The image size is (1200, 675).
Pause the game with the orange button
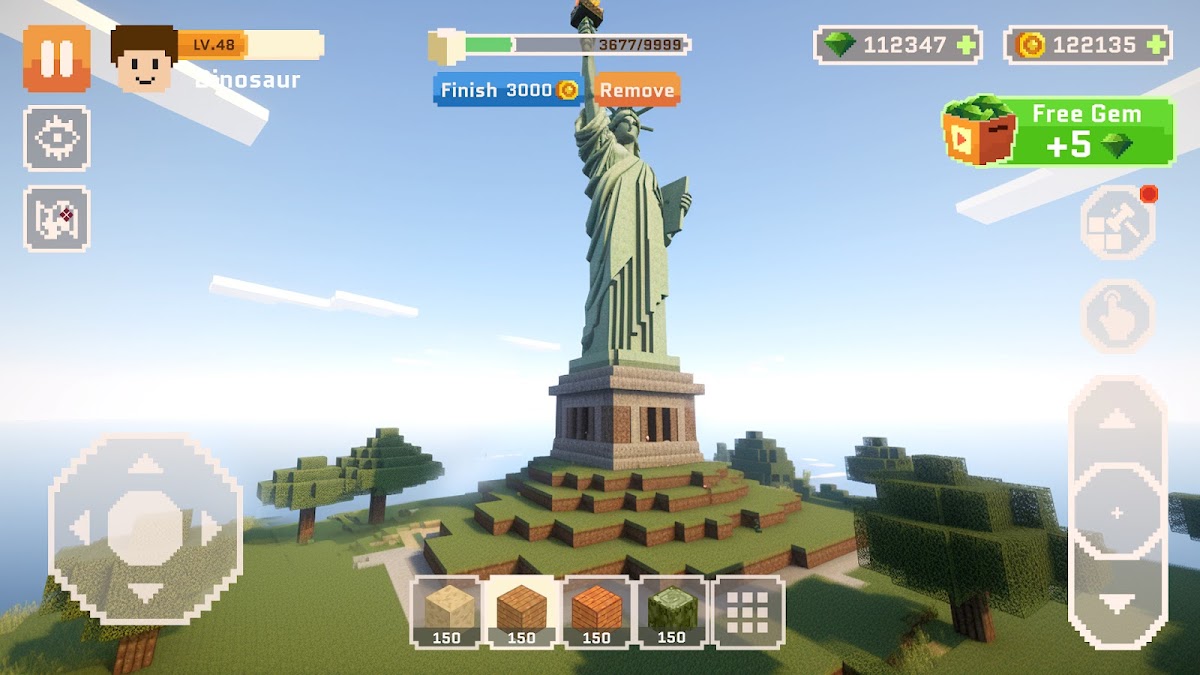coord(57,58)
